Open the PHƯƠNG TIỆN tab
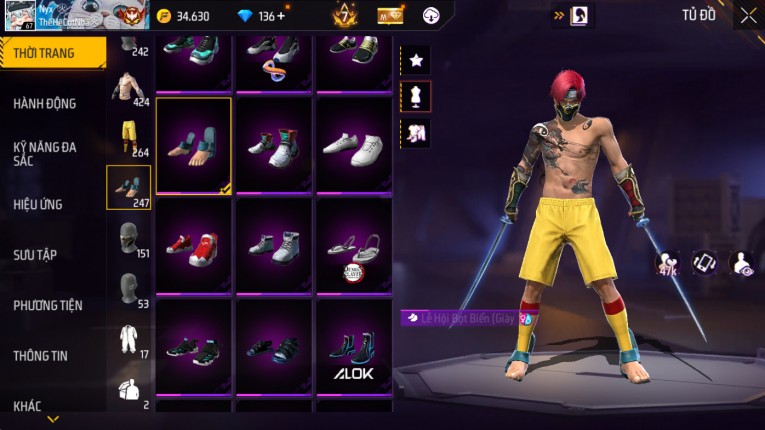The image size is (765, 430). pyautogui.click(x=48, y=305)
